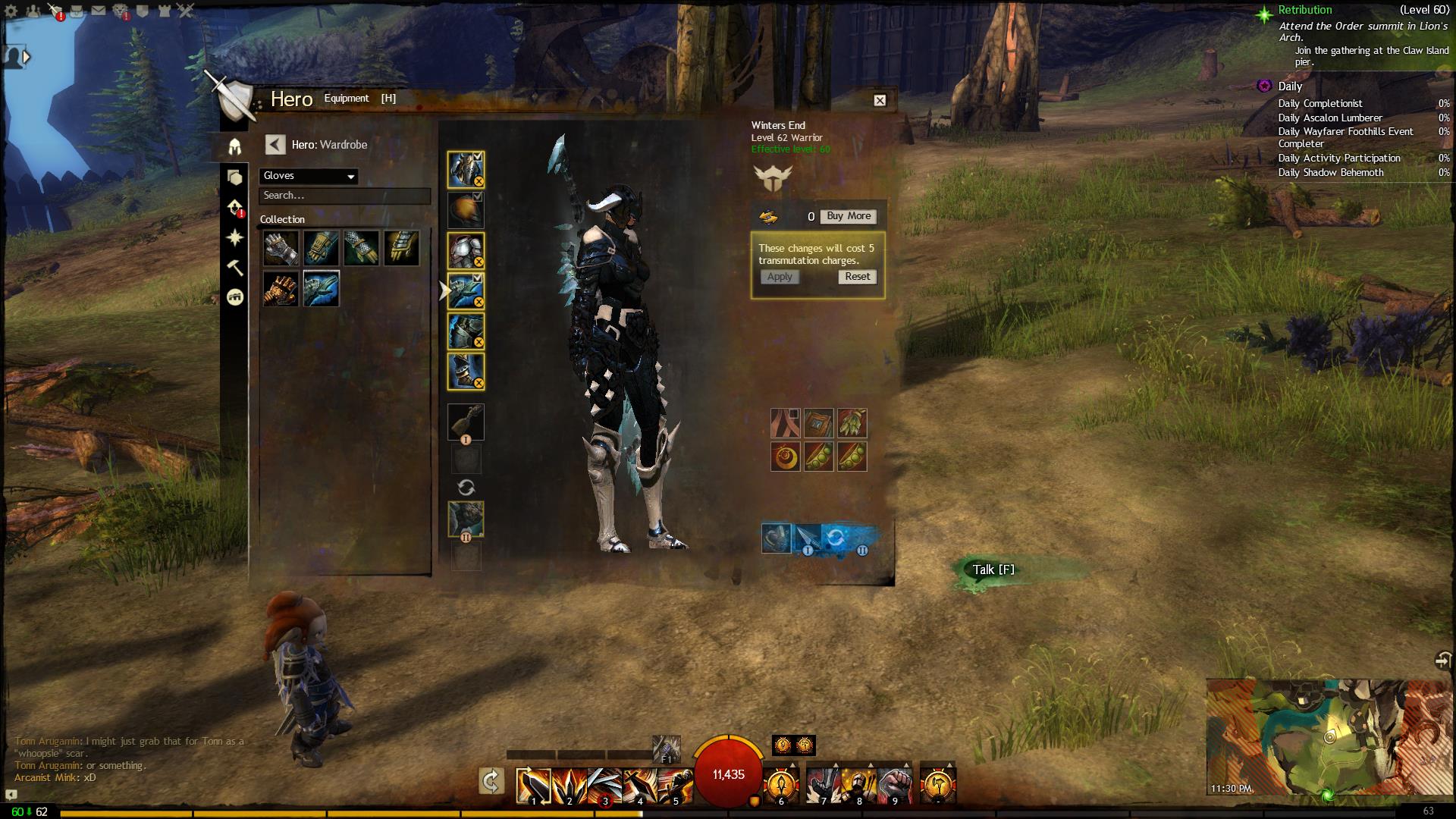Choose the orange studded gloves skin

tap(281, 289)
